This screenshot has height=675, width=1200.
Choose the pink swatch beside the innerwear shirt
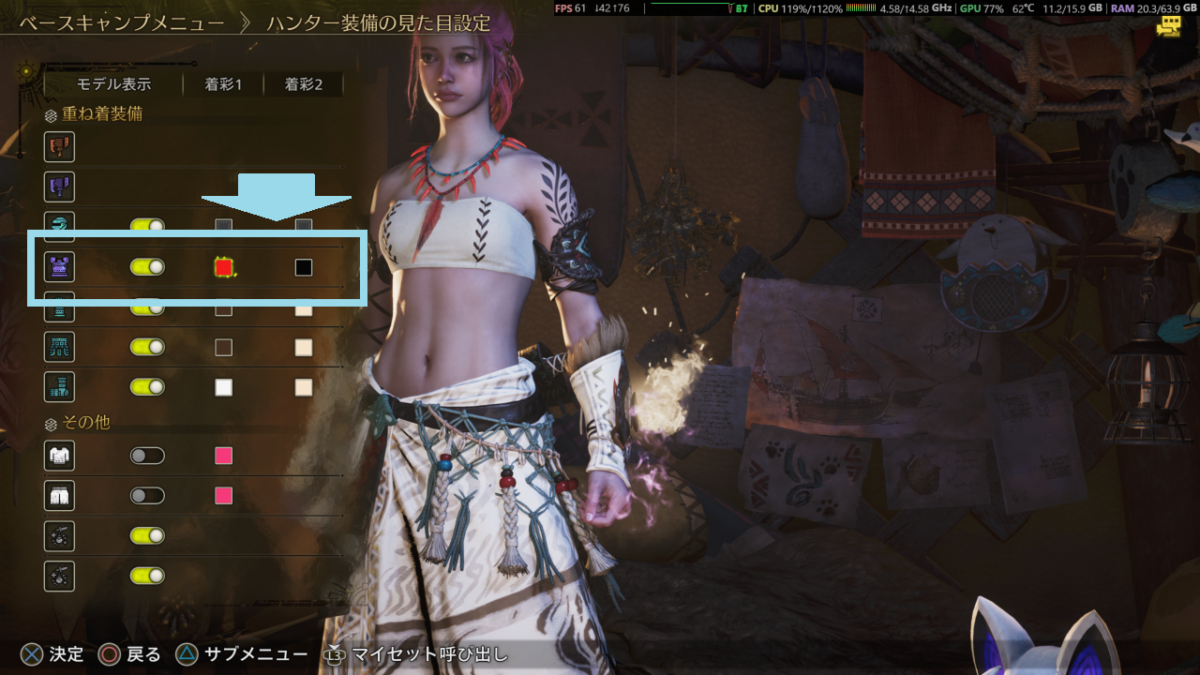224,456
